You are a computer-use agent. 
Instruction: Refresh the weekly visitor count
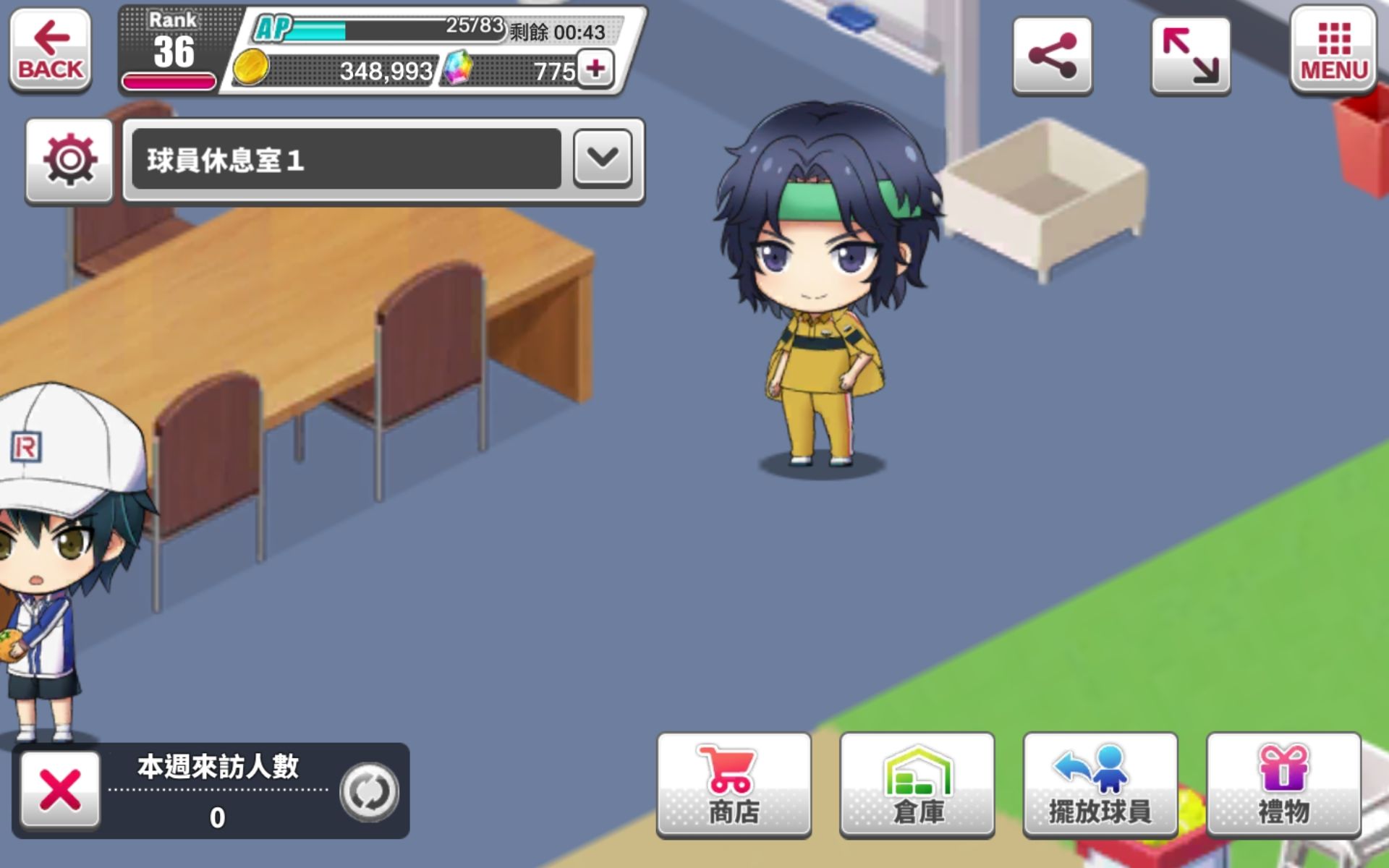(369, 791)
